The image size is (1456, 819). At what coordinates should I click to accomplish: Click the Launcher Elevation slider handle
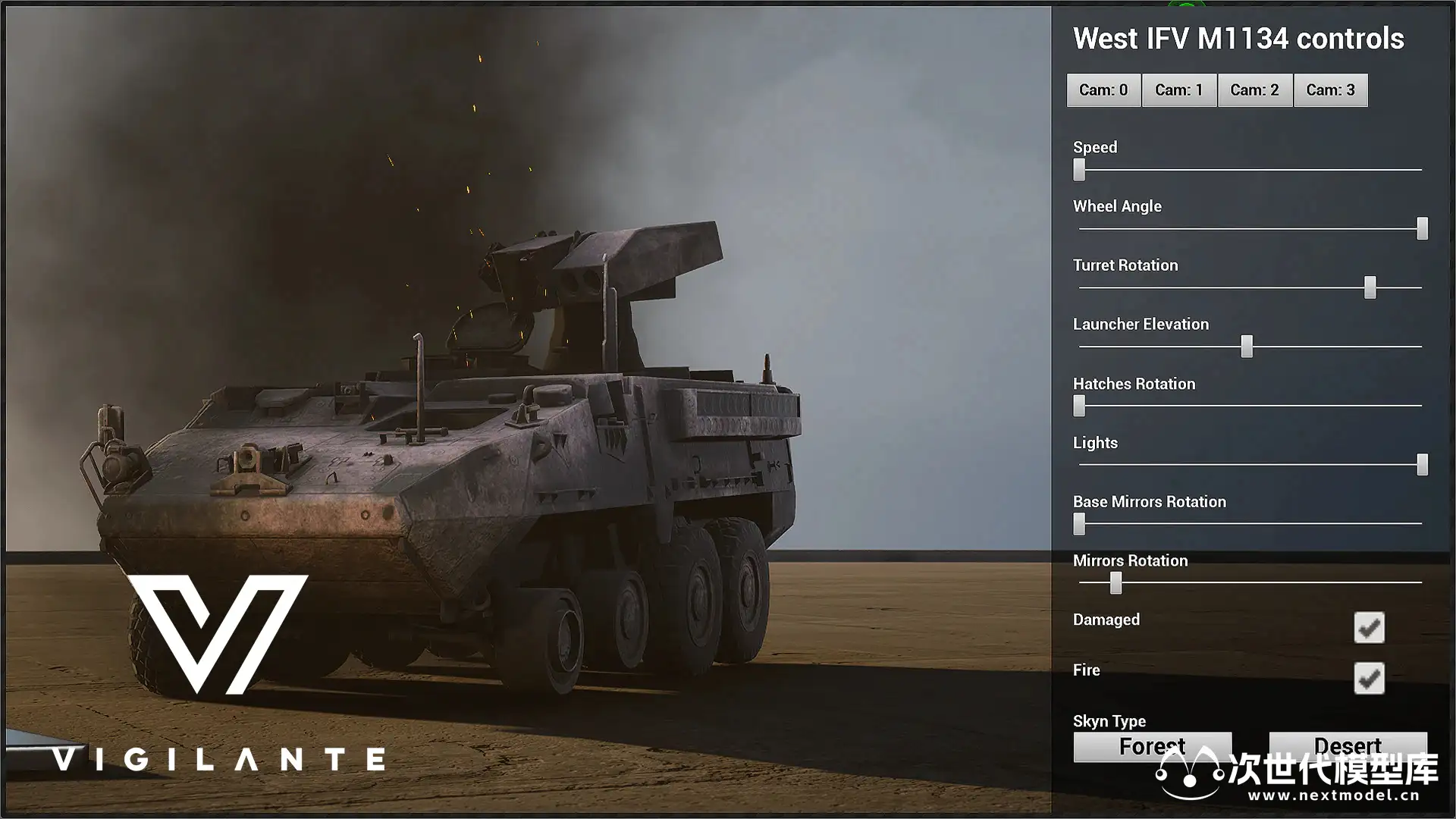tap(1247, 347)
